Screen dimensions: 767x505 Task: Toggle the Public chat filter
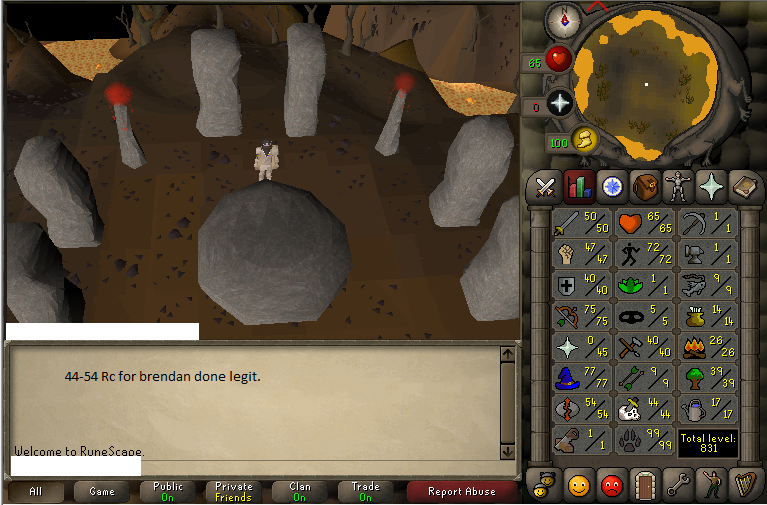click(168, 491)
